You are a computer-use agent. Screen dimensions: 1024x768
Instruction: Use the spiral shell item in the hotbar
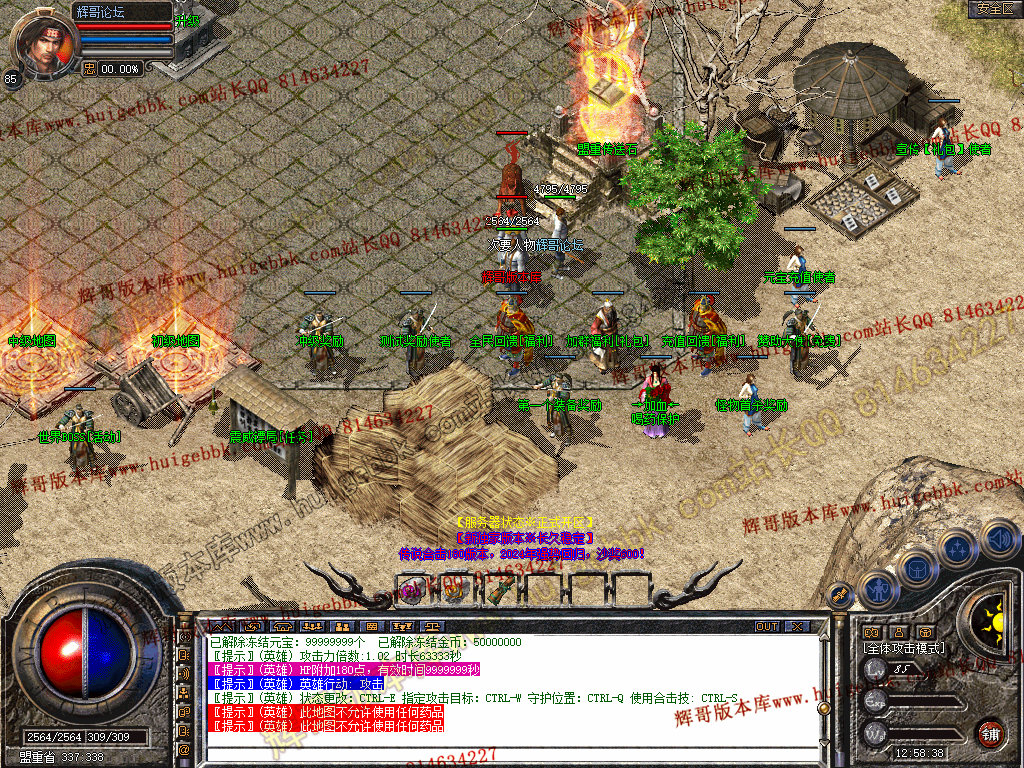coord(454,589)
